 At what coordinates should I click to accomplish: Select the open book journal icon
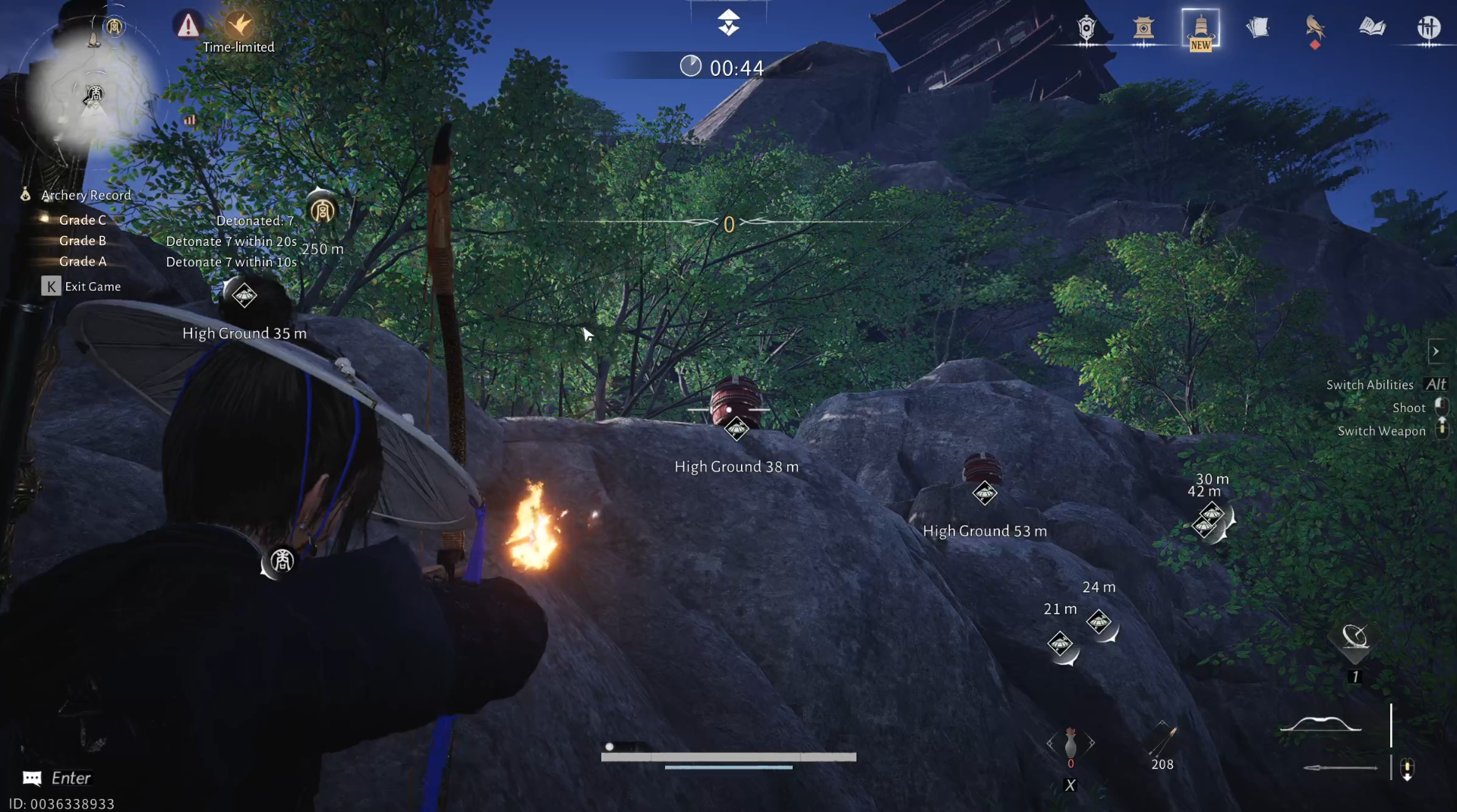pyautogui.click(x=1372, y=27)
